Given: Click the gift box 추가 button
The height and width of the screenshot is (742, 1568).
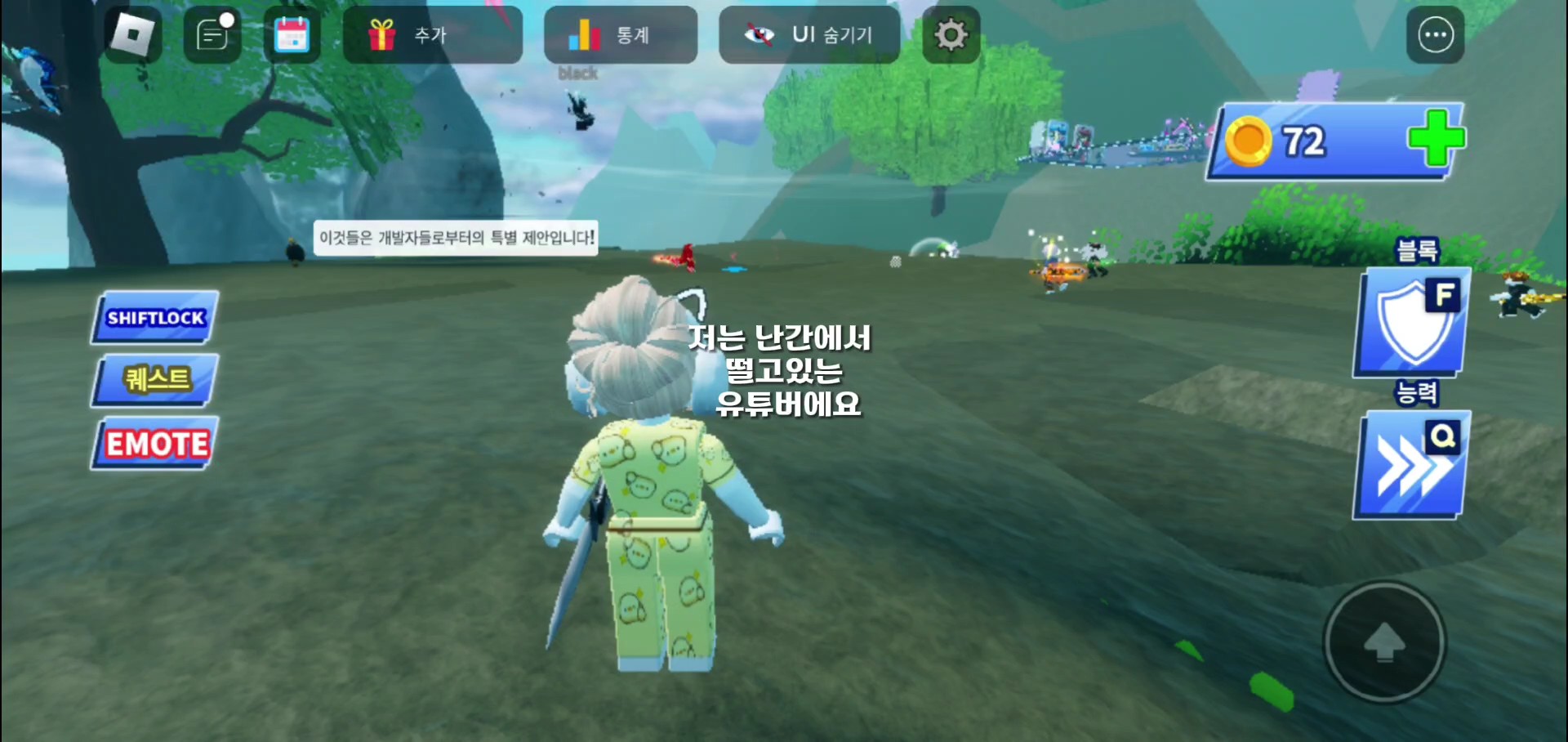Looking at the screenshot, I should pos(432,35).
